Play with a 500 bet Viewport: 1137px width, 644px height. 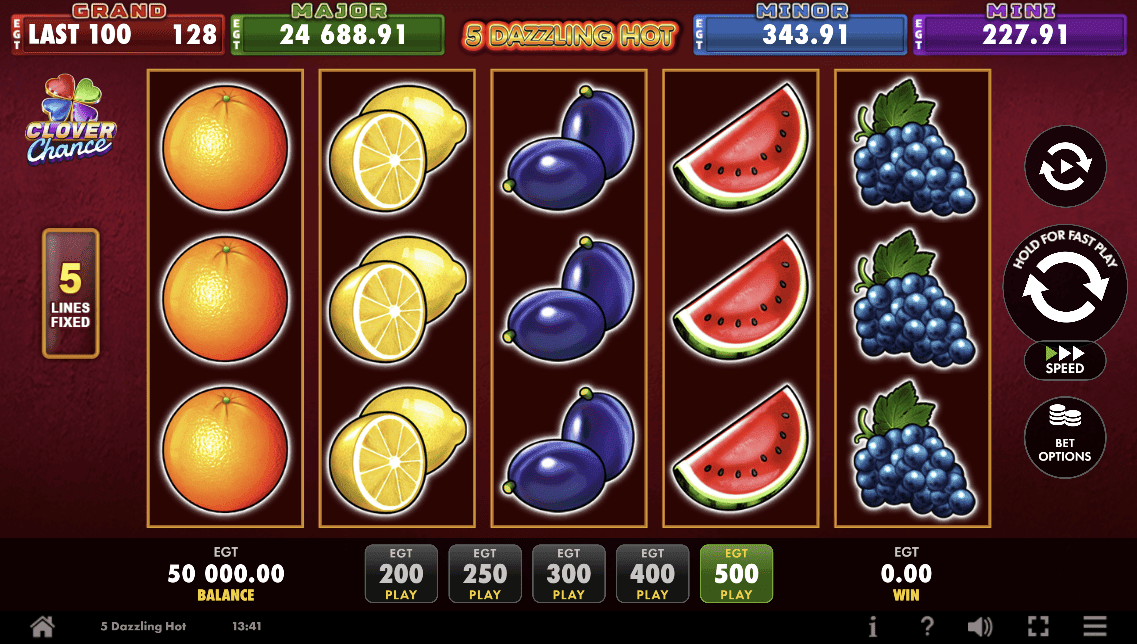coord(736,574)
